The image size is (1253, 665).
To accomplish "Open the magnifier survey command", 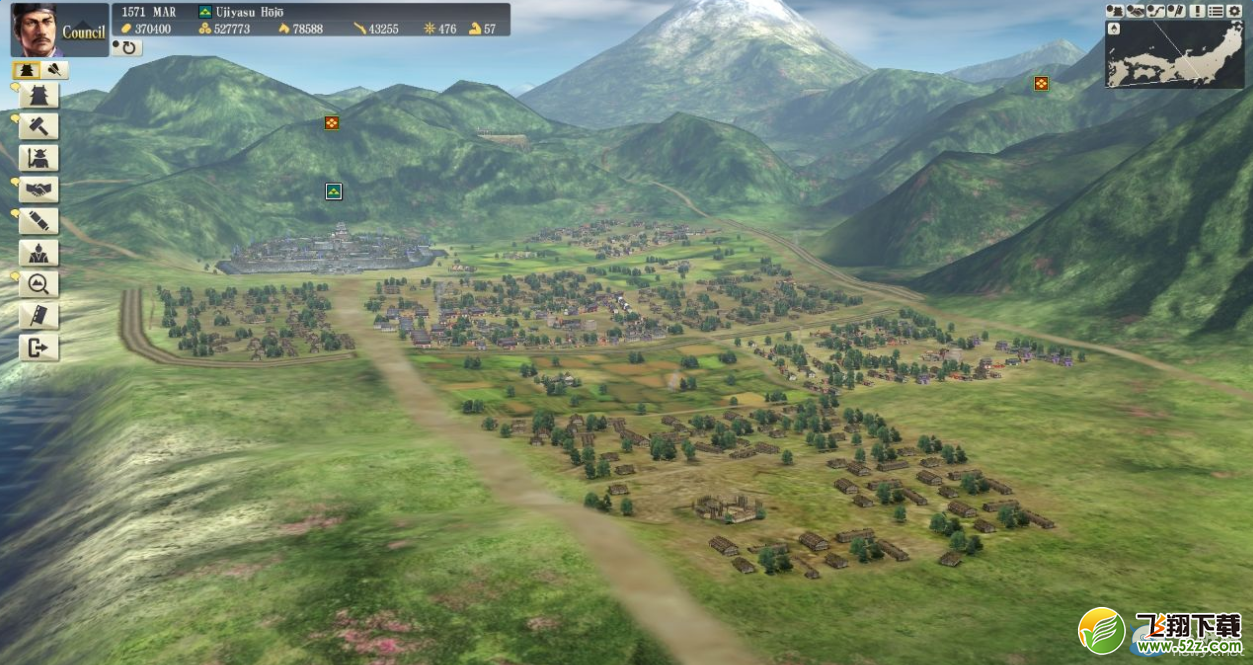I will [39, 285].
